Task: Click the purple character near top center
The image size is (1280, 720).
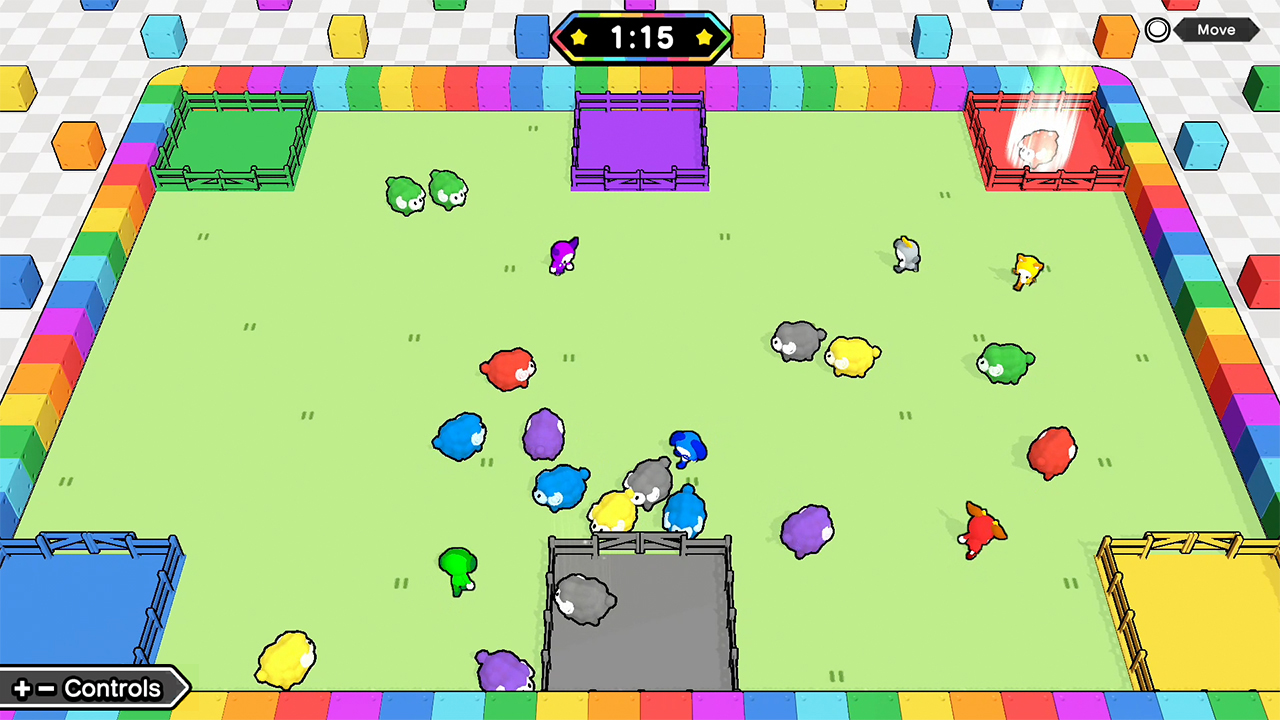Action: (563, 255)
